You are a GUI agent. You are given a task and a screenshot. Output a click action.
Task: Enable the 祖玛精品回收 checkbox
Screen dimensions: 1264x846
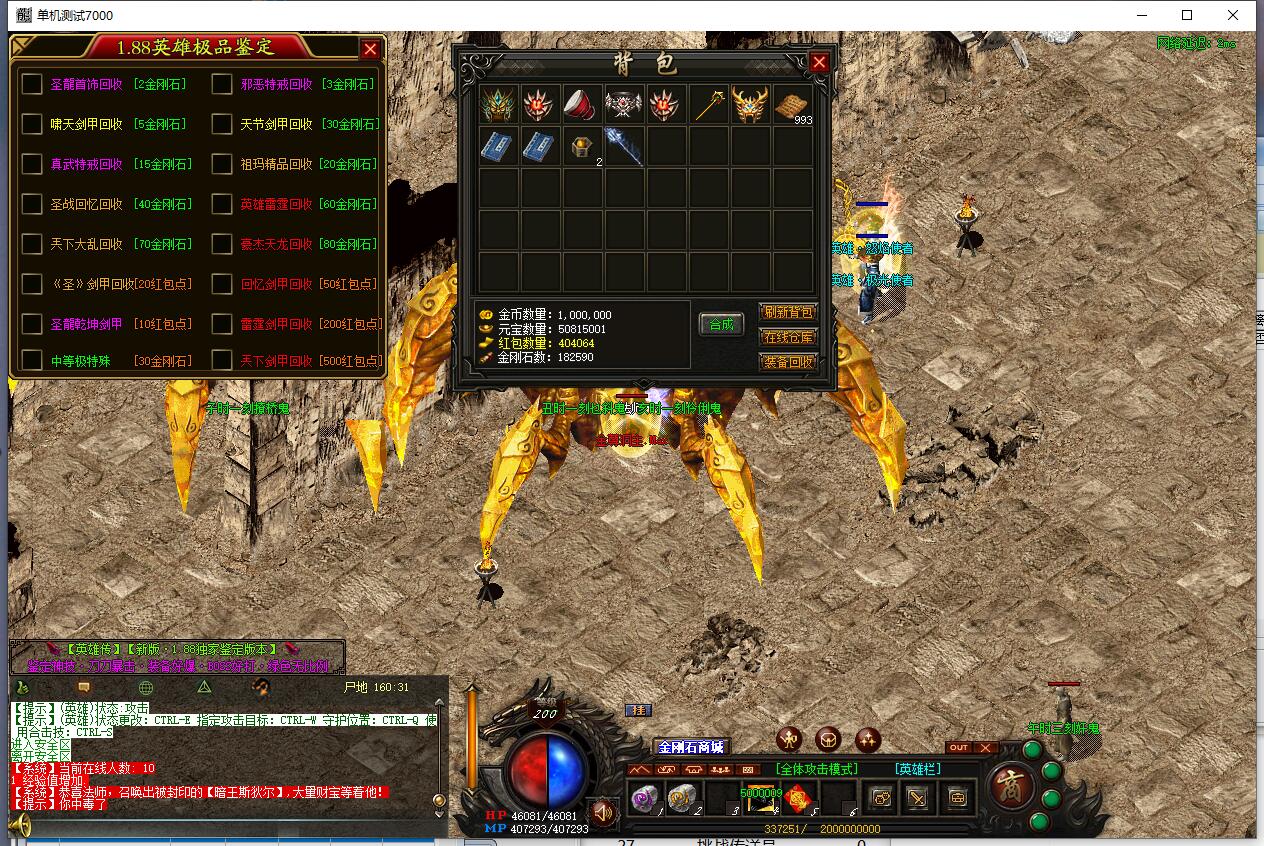[x=222, y=164]
